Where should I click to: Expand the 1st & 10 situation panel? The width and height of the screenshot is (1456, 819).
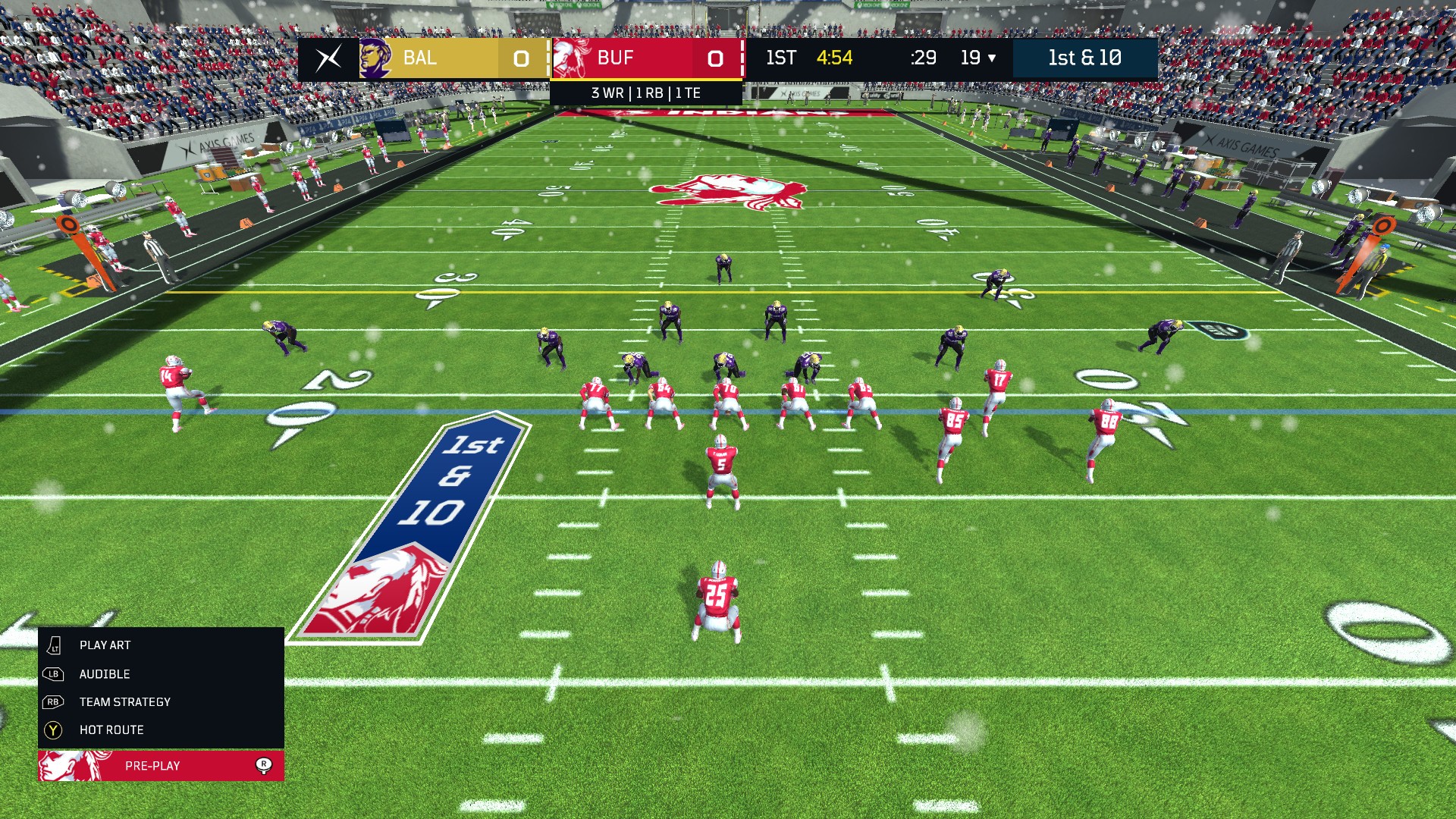(x=1085, y=58)
